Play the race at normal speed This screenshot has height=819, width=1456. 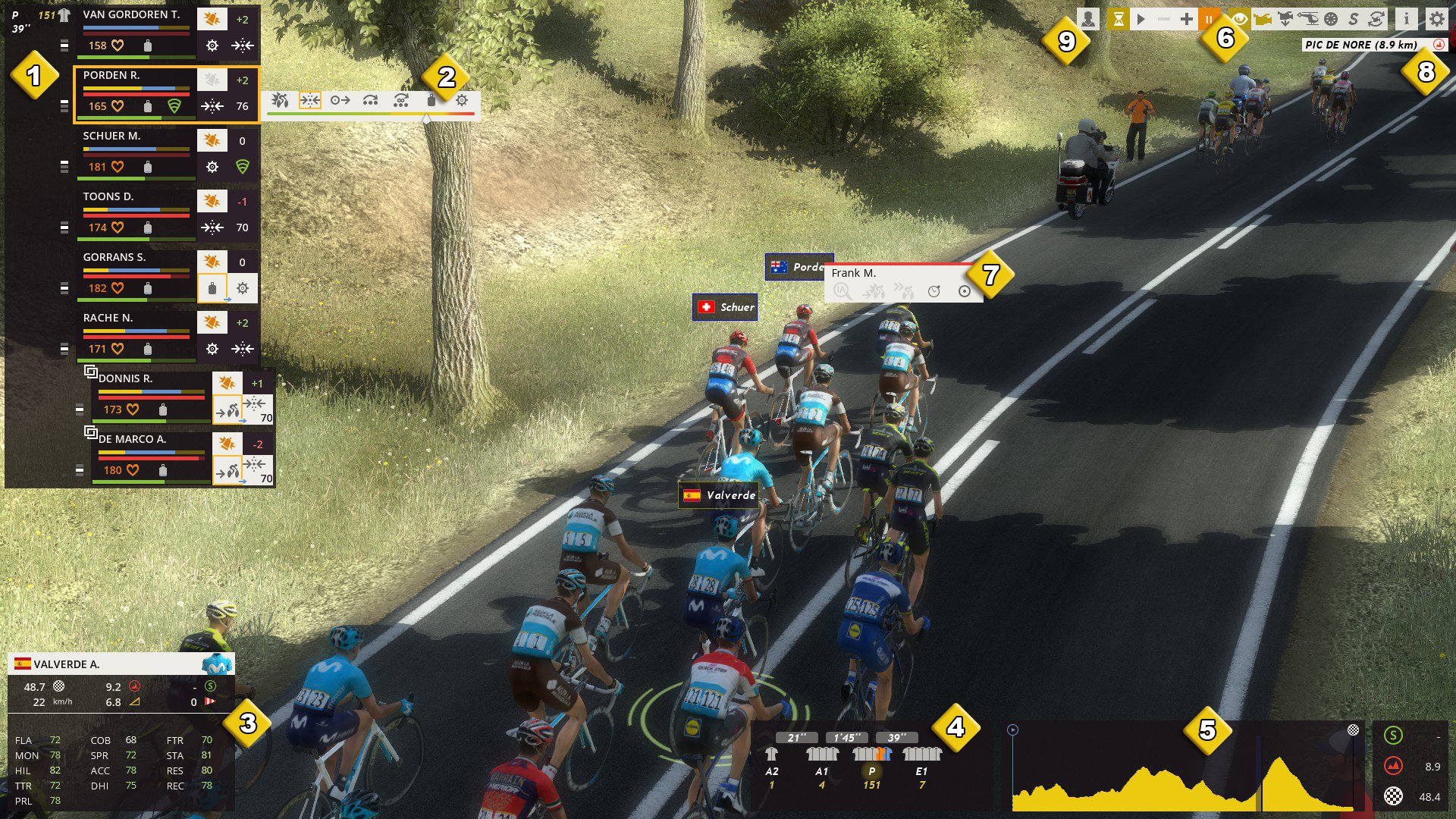pos(1141,20)
